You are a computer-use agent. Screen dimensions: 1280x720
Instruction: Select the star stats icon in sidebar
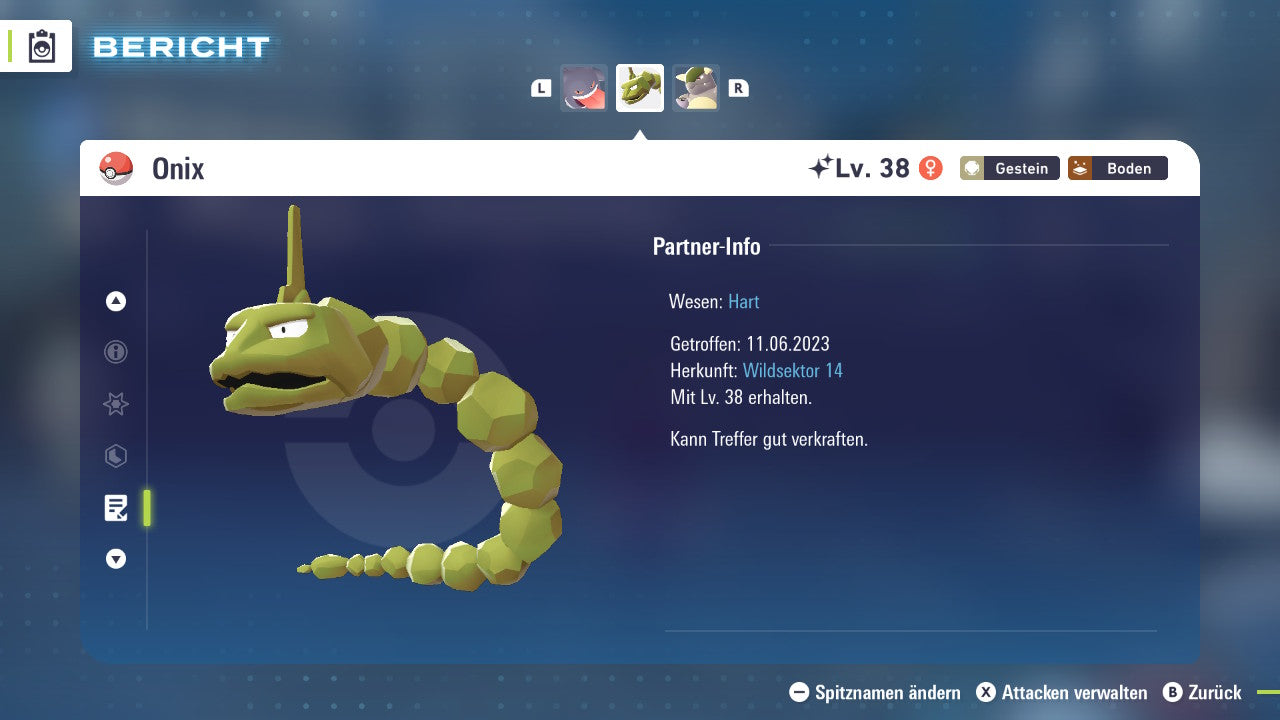115,404
